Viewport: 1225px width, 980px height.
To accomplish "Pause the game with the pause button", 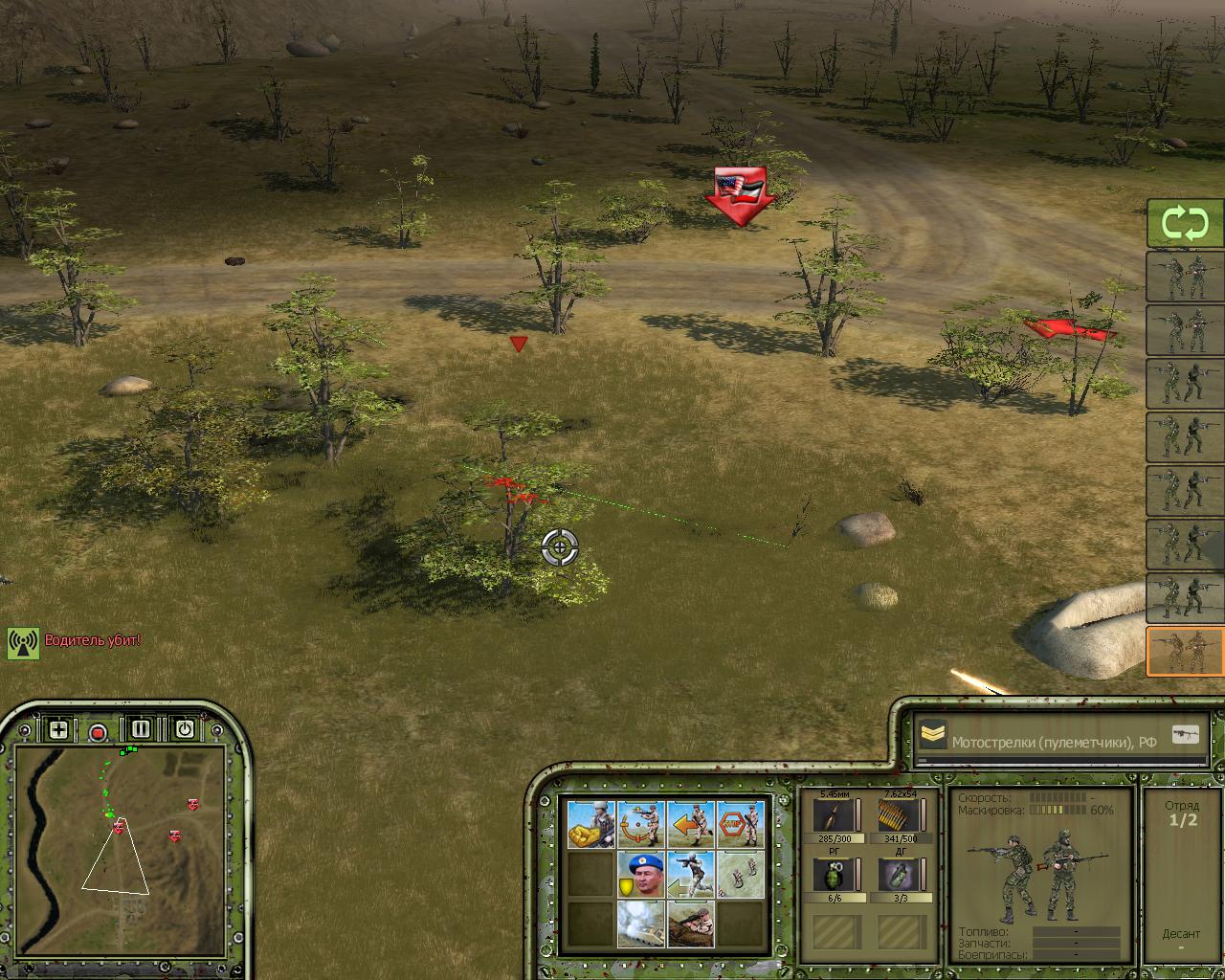I will tap(141, 729).
